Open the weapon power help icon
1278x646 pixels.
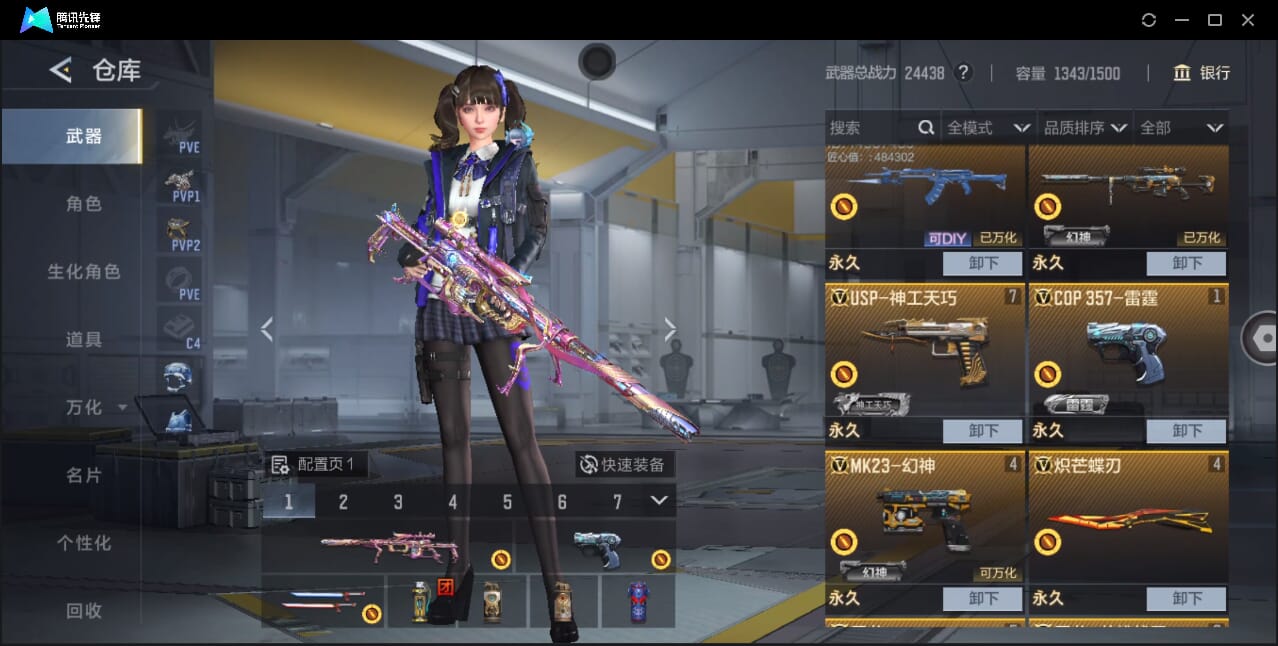[963, 73]
